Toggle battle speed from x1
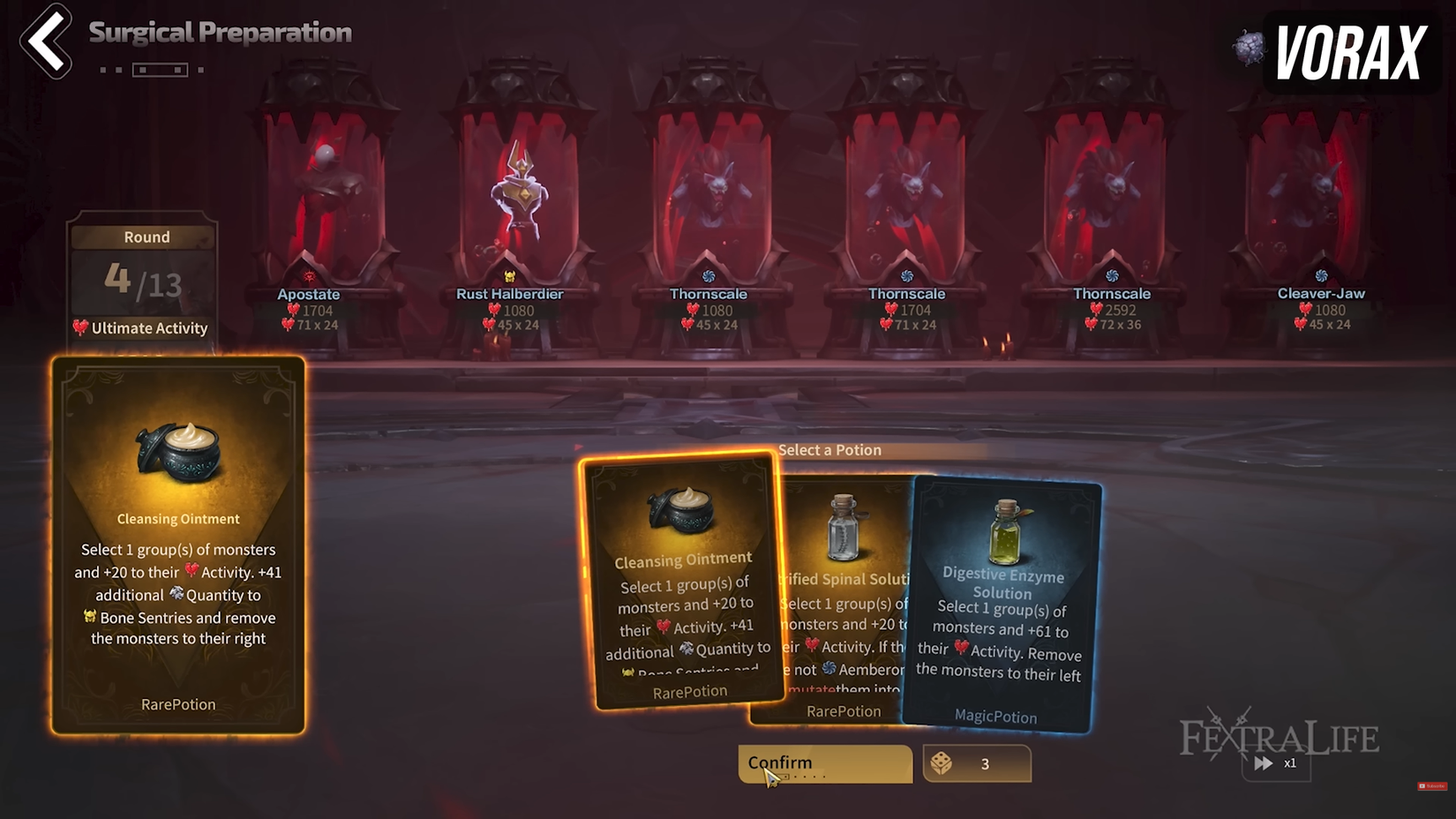Screen dimensions: 1456x819 [1290, 763]
